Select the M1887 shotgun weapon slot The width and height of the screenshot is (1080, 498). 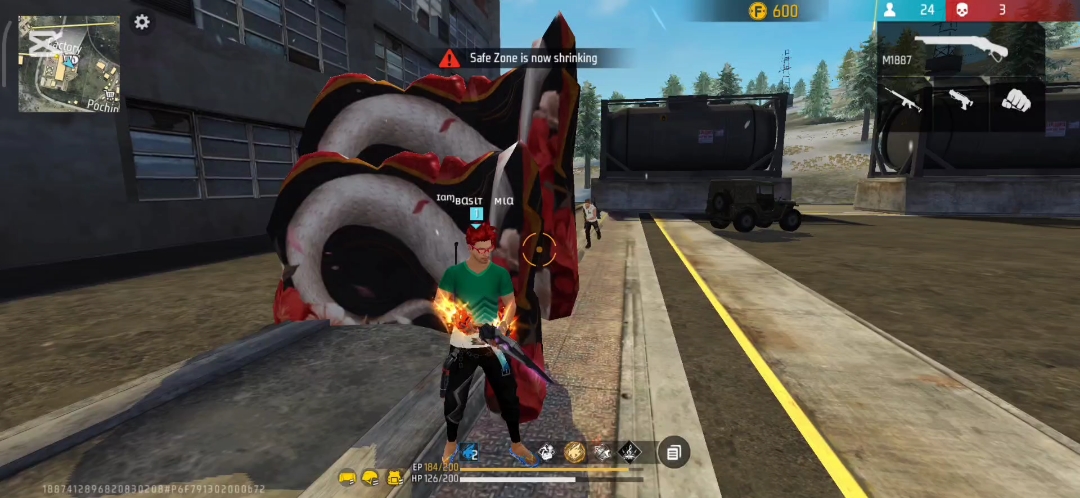point(960,50)
